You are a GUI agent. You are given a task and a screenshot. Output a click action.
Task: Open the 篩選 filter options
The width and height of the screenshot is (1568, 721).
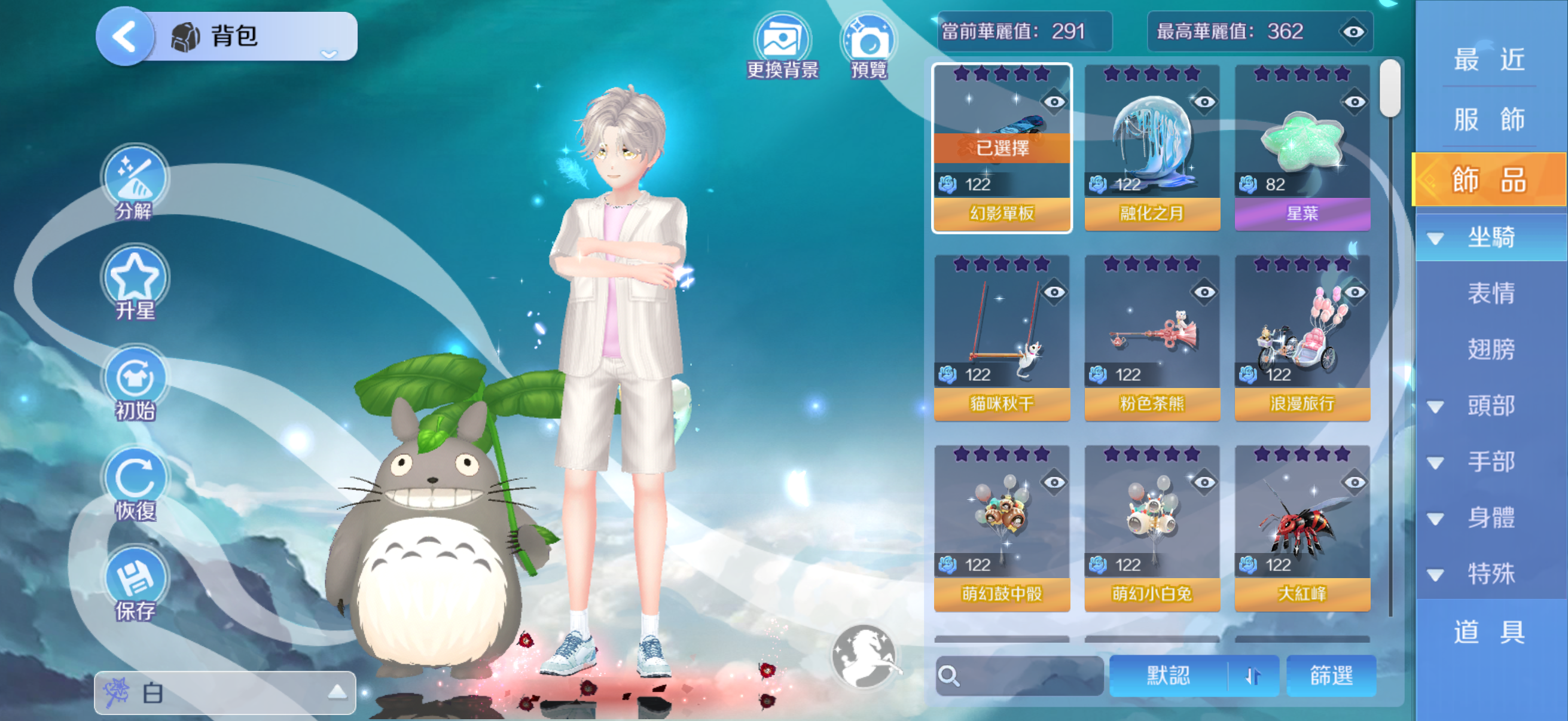tap(1331, 676)
